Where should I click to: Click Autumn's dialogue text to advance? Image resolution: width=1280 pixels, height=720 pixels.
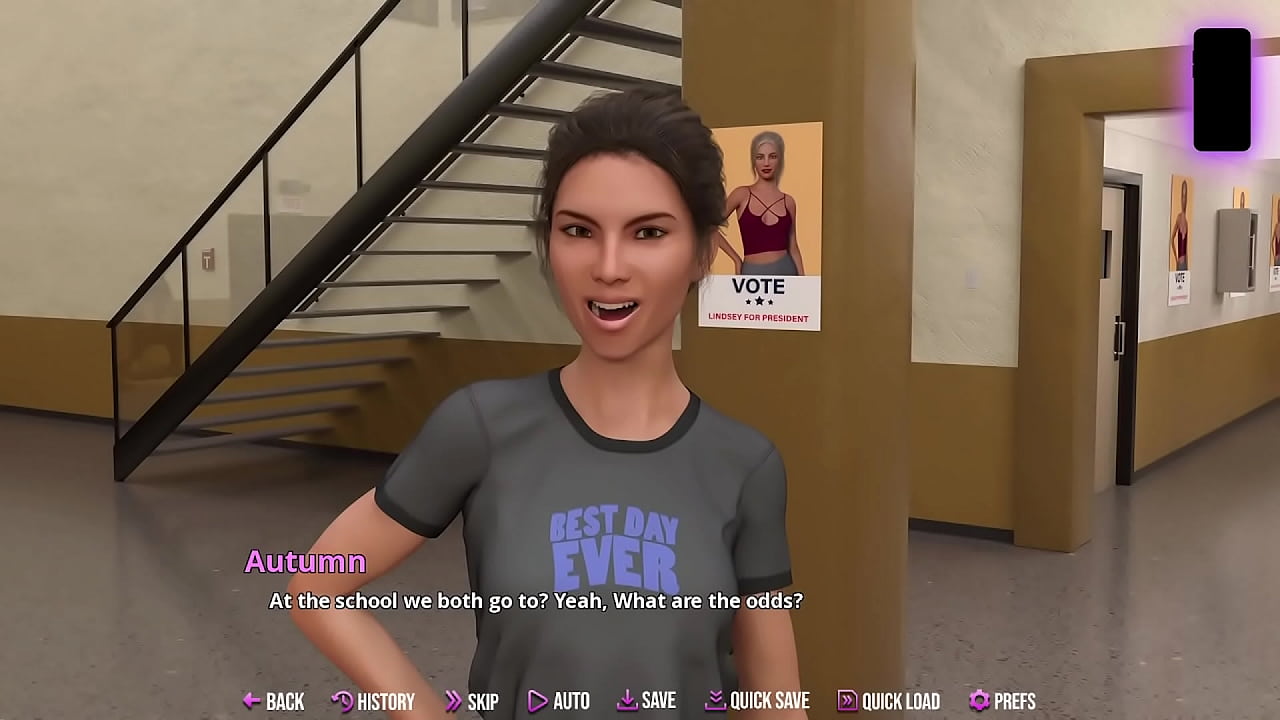click(536, 602)
